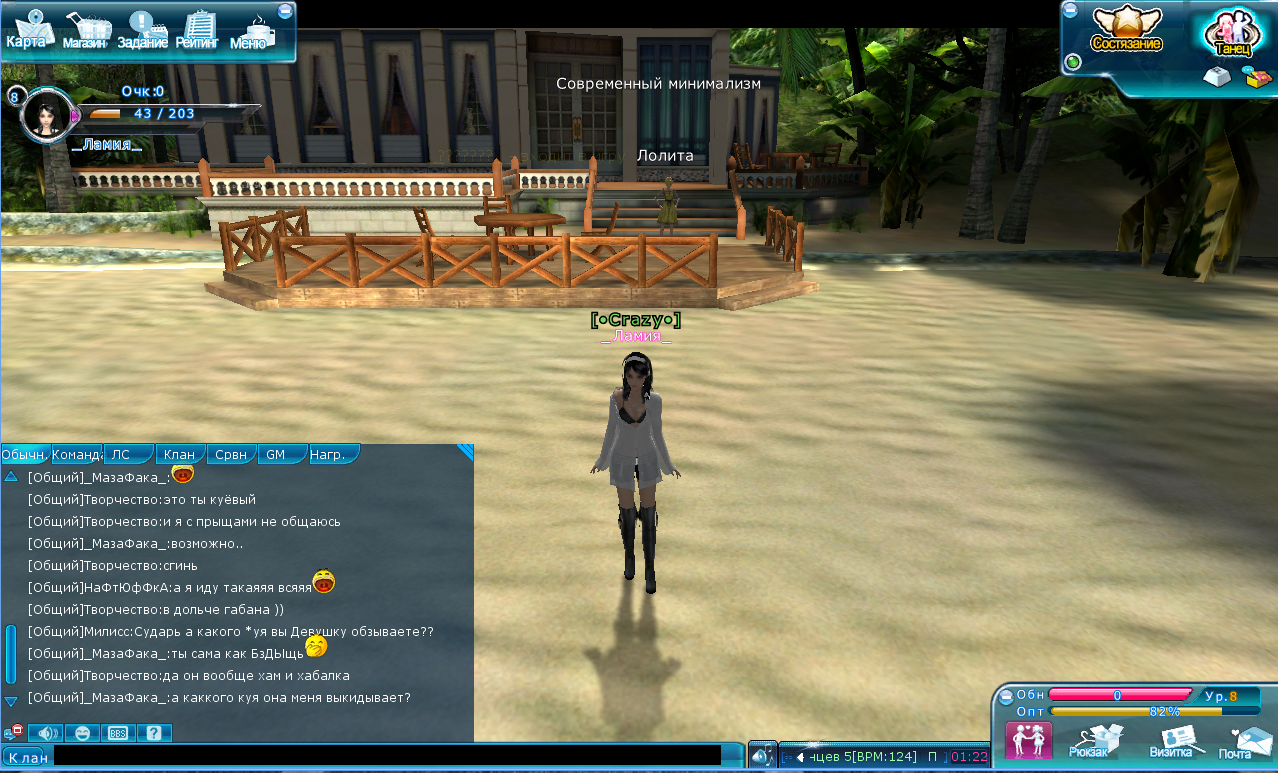Image resolution: width=1278 pixels, height=773 pixels.
Task: Switch to the ЛС private messages tab
Action: coord(121,454)
